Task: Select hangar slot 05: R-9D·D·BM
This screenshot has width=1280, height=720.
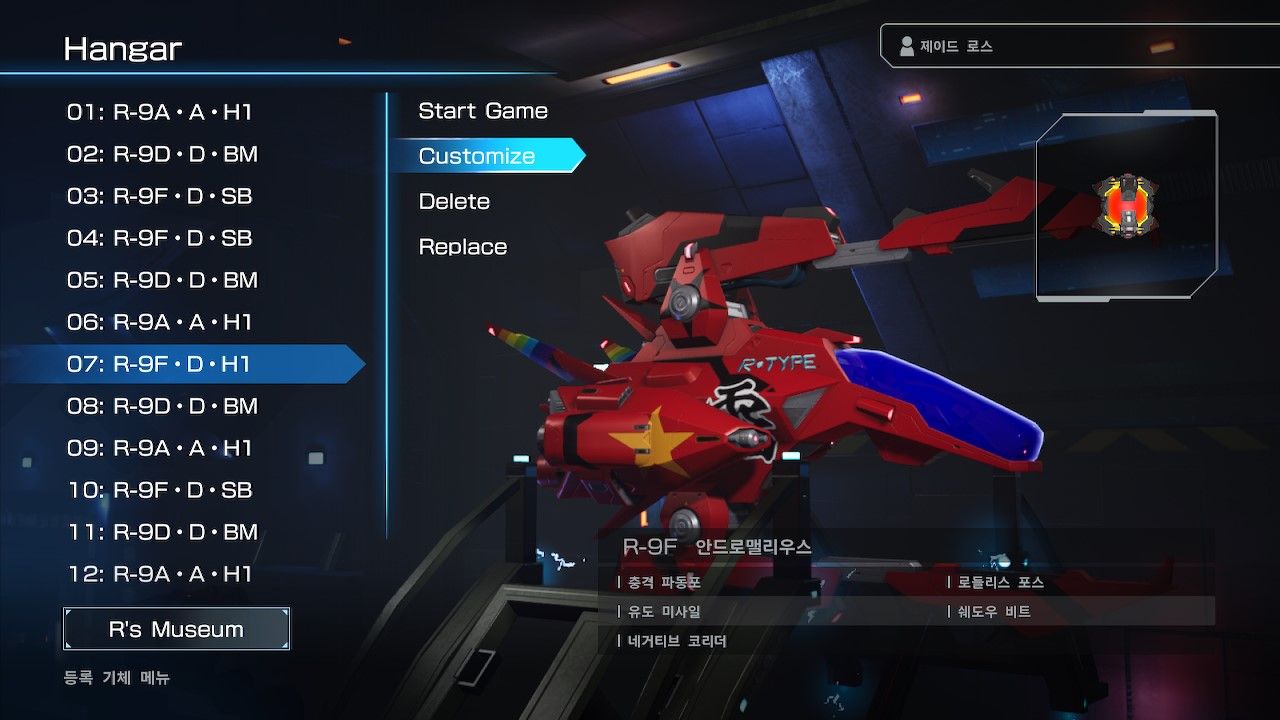Action: click(162, 280)
